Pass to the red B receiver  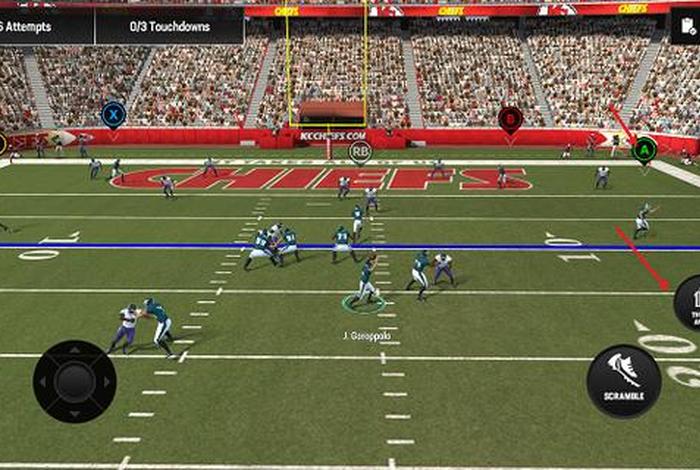[510, 120]
